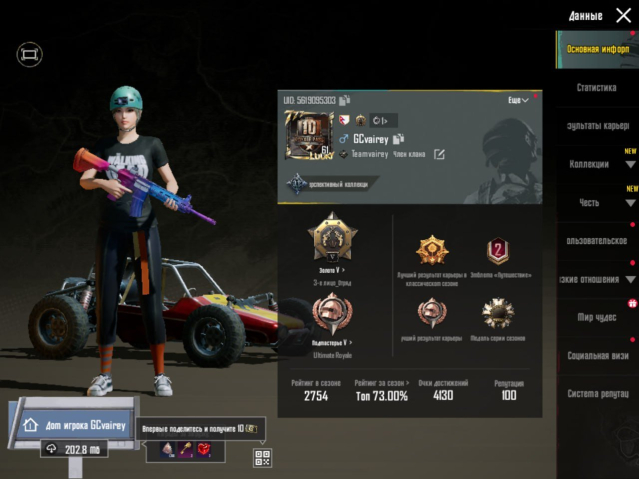The width and height of the screenshot is (639, 479).
Task: Toggle the fullscreen character view icon
Action: coord(30,54)
